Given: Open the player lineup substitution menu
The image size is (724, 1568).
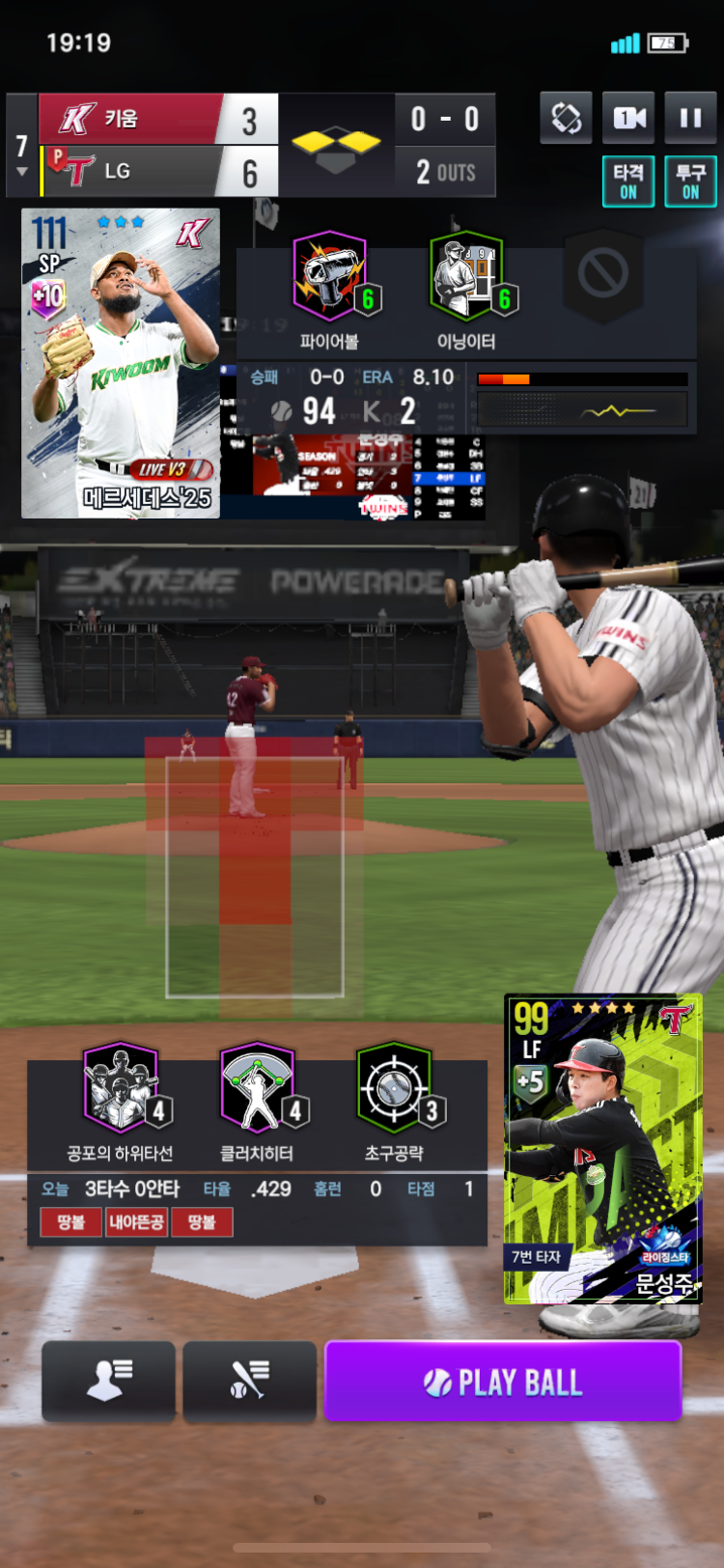Looking at the screenshot, I should click(x=108, y=1382).
